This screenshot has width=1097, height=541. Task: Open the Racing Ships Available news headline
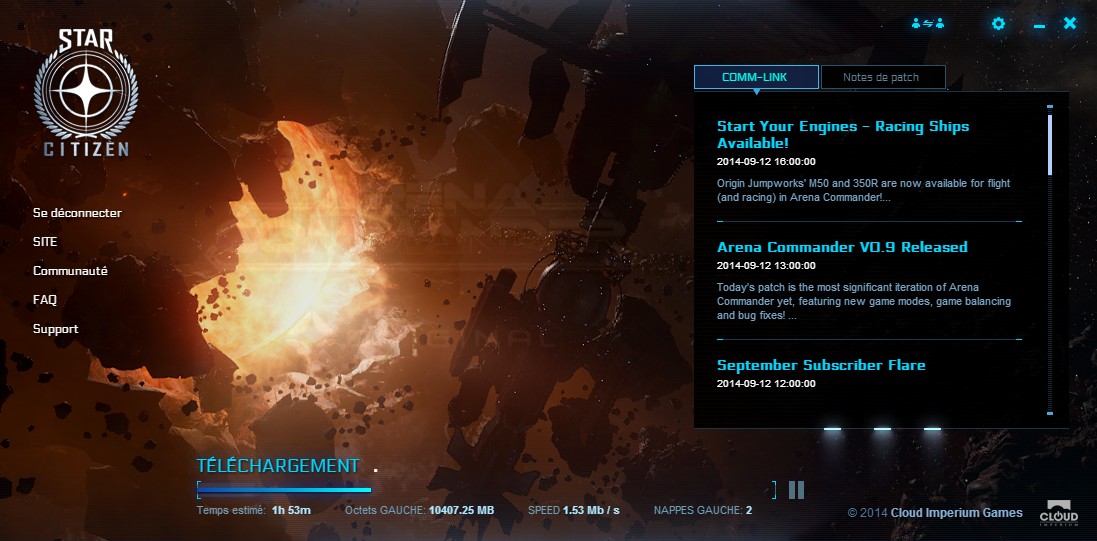[842, 134]
